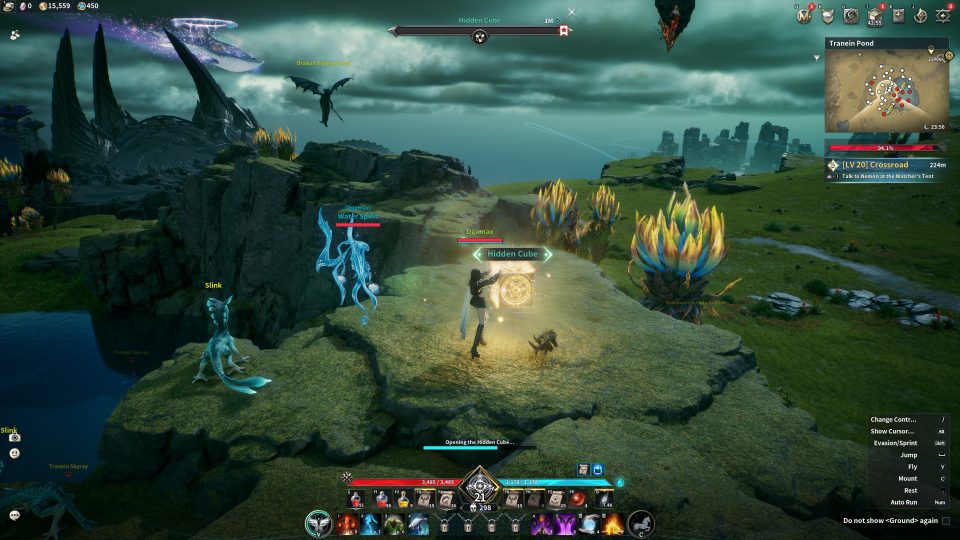Use the red orb item slot

(578, 499)
